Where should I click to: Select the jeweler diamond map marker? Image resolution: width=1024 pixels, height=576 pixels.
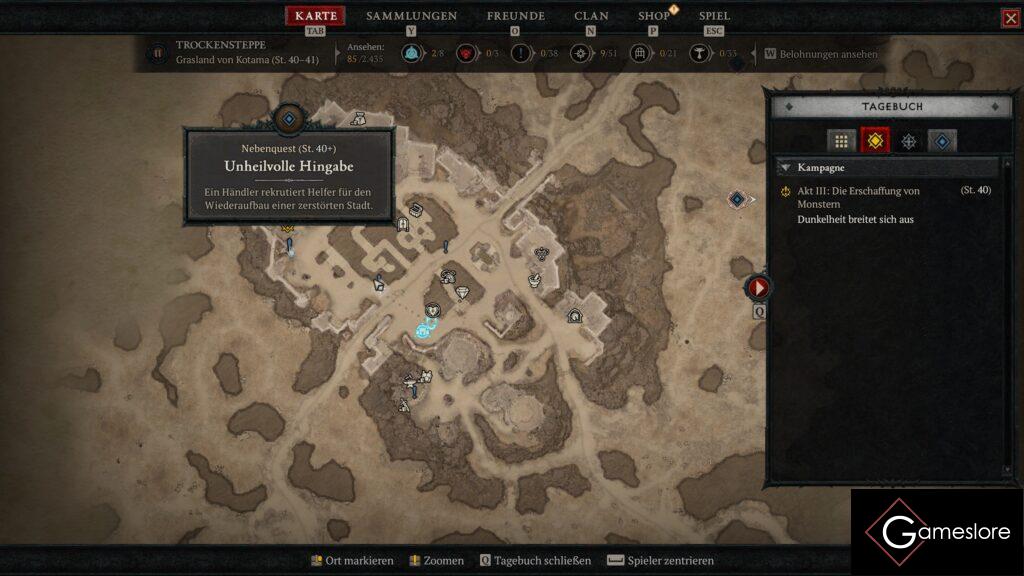pyautogui.click(x=462, y=293)
